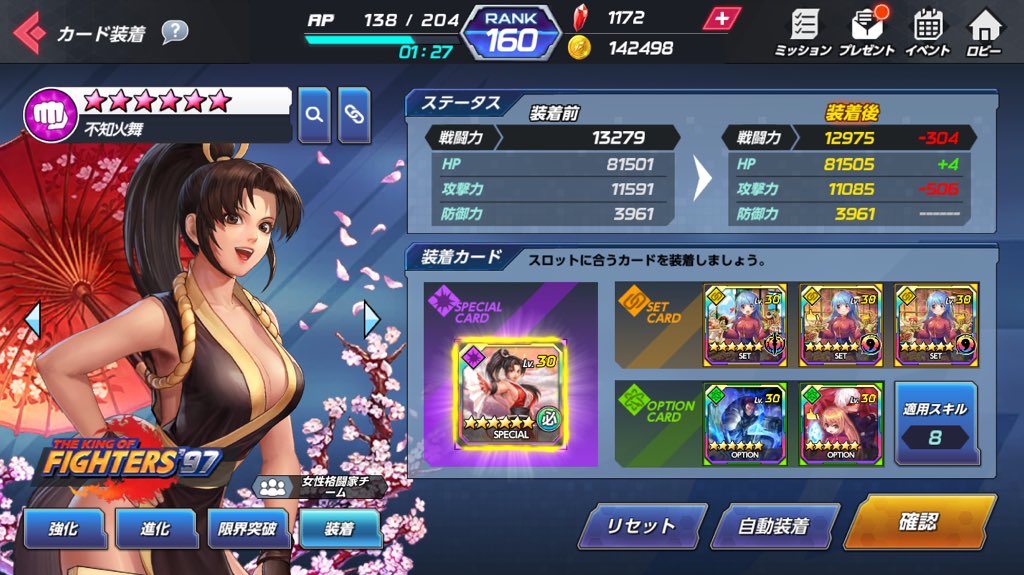Viewport: 1024px width, 575px height.
Task: Open the help question-mark bubble
Action: 174,32
